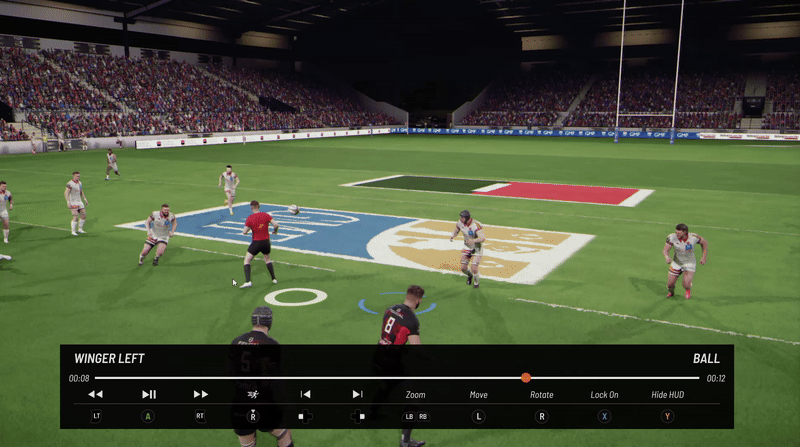Skip to the end of replay
This screenshot has height=447, width=800.
coord(357,395)
